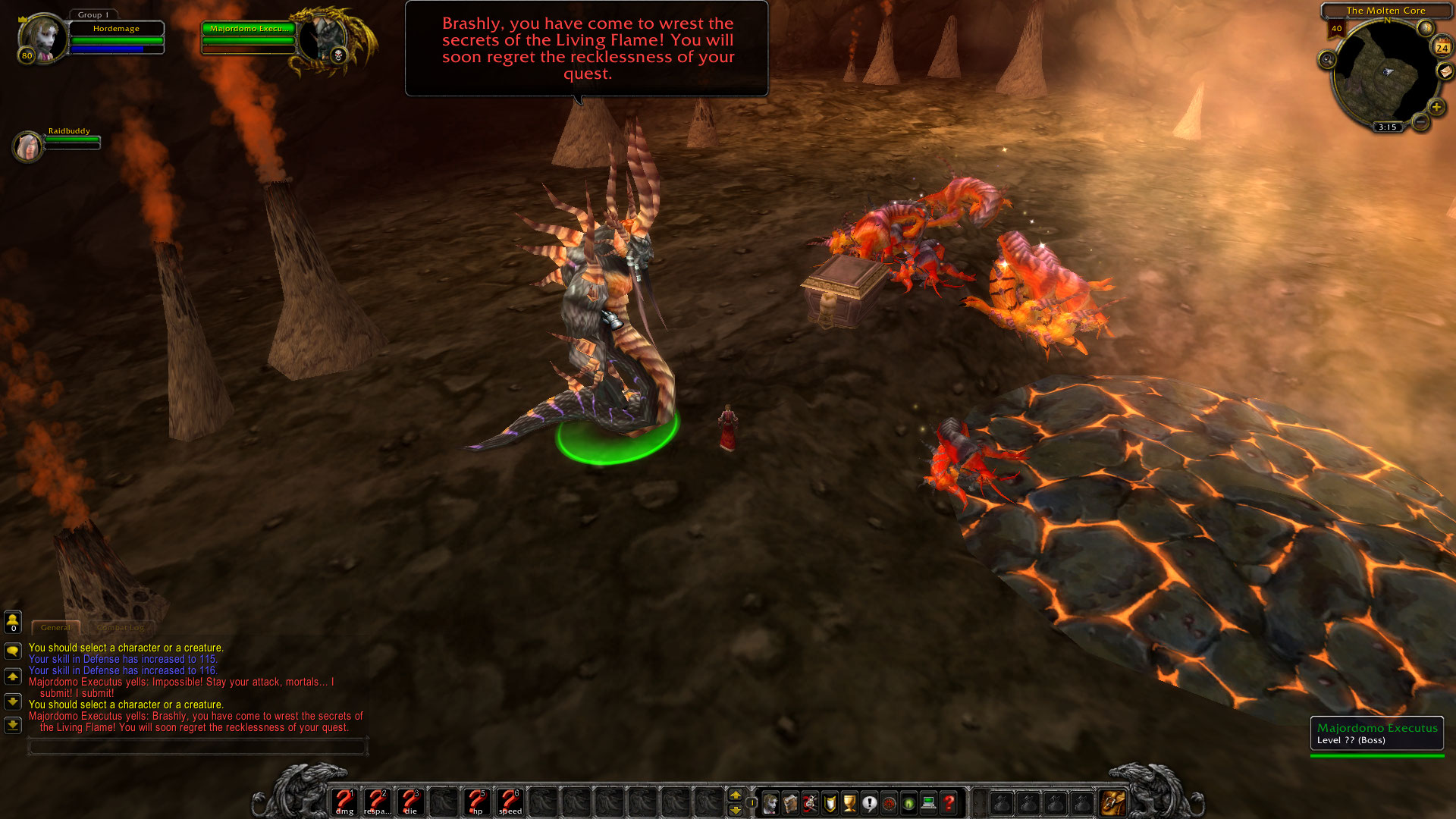Open the minimap tracking magnifier icon
The height and width of the screenshot is (819, 1456).
[1326, 59]
